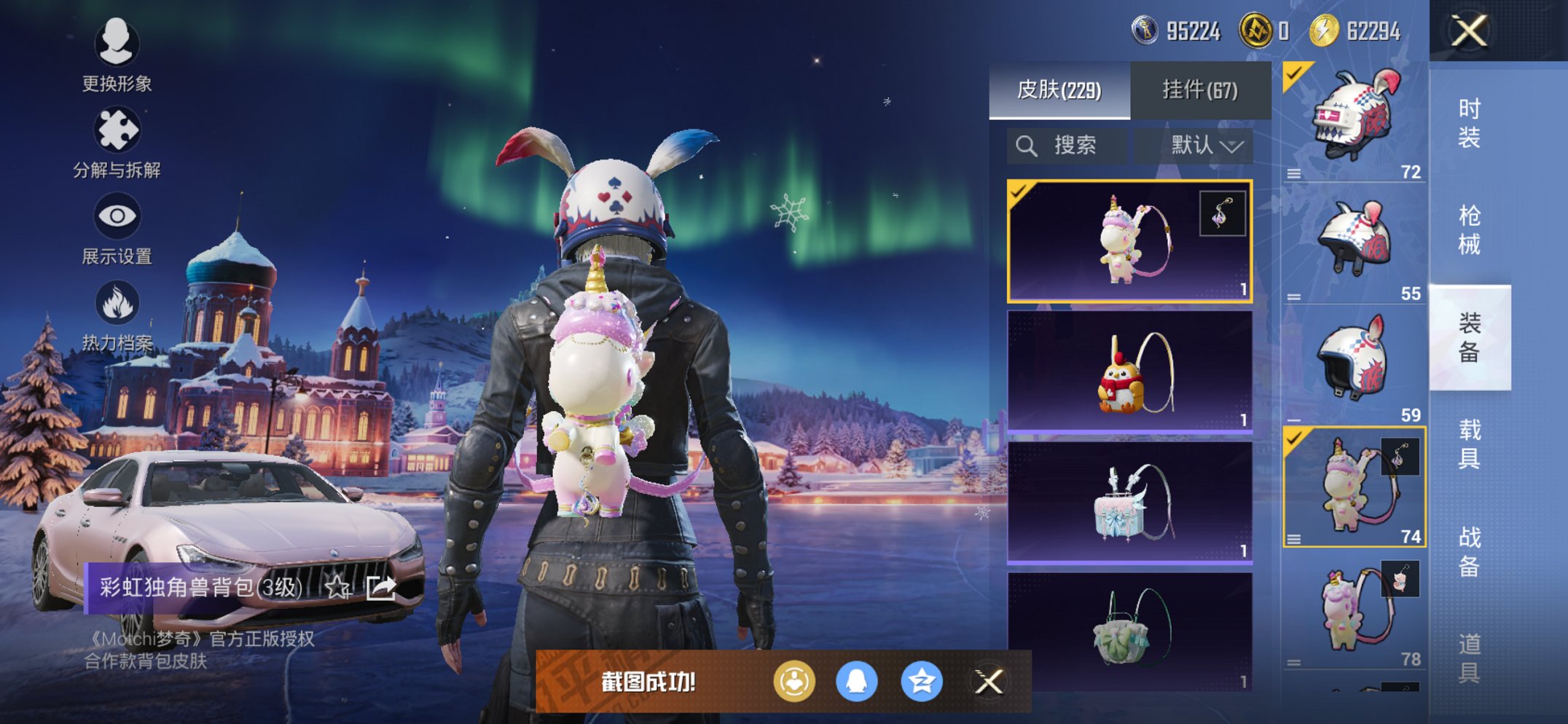
Task: Switch to the 挂件(67) pendants tab
Action: [1201, 91]
